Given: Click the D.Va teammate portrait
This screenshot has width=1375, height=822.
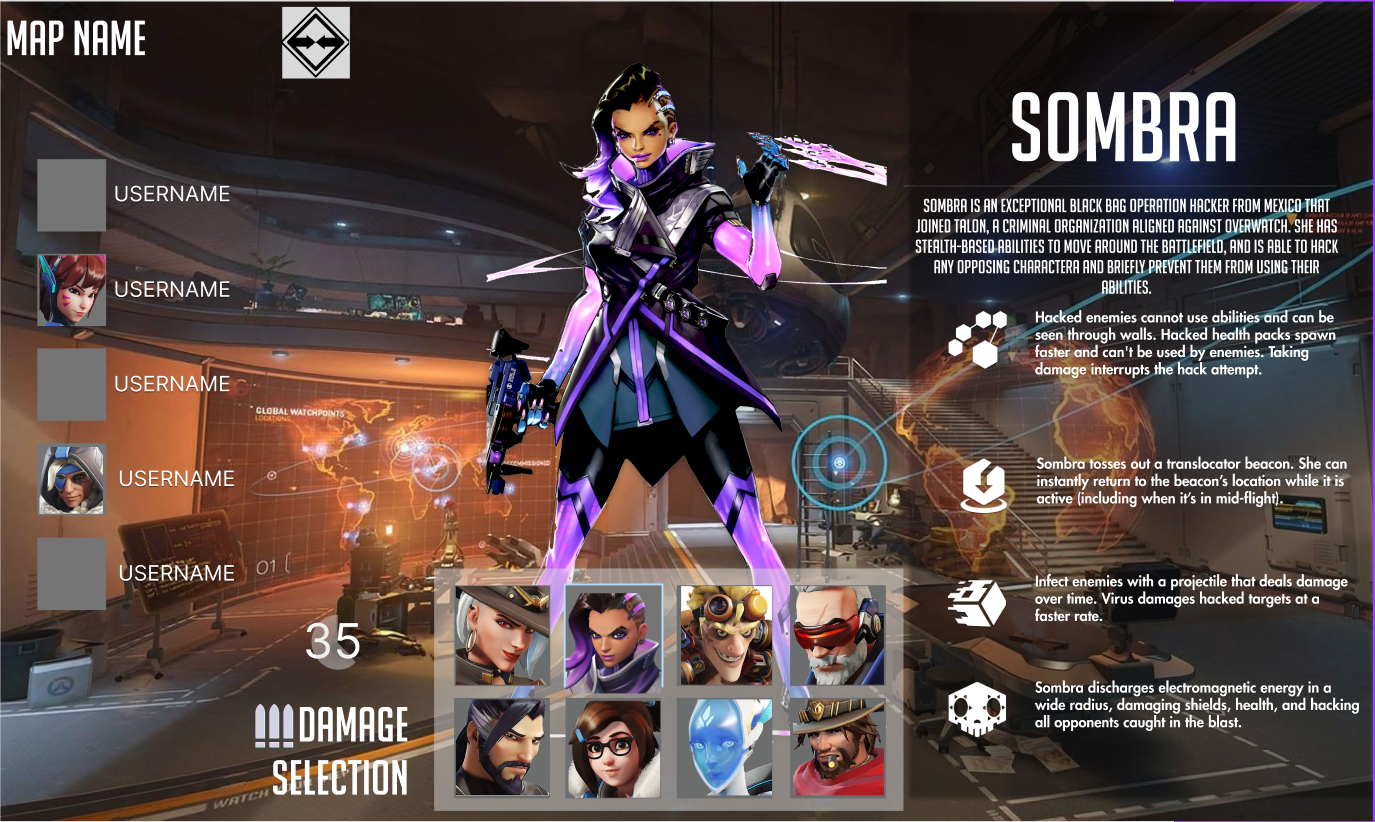Looking at the screenshot, I should tap(72, 290).
